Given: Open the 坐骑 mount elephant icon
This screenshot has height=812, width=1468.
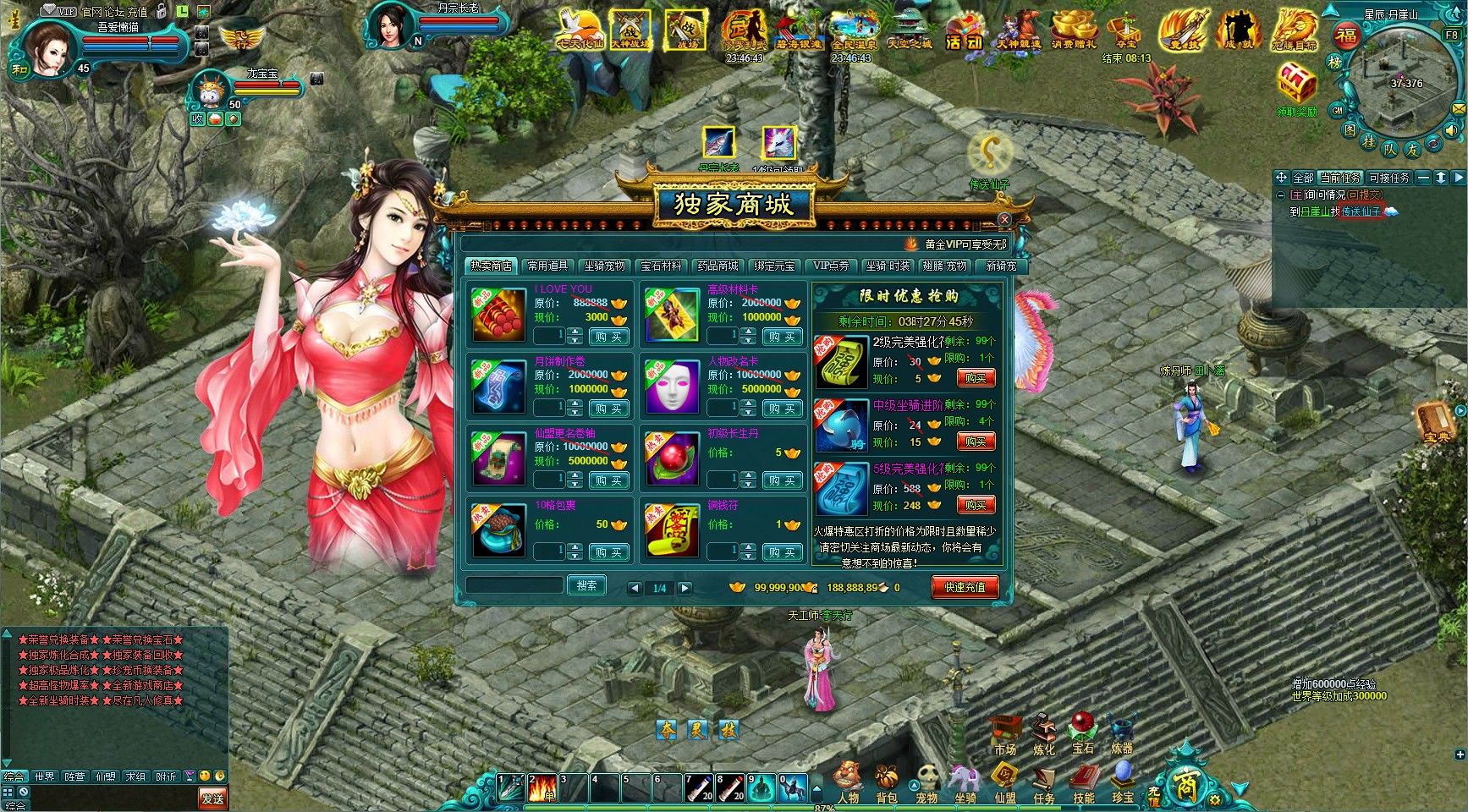Looking at the screenshot, I should click(x=965, y=776).
